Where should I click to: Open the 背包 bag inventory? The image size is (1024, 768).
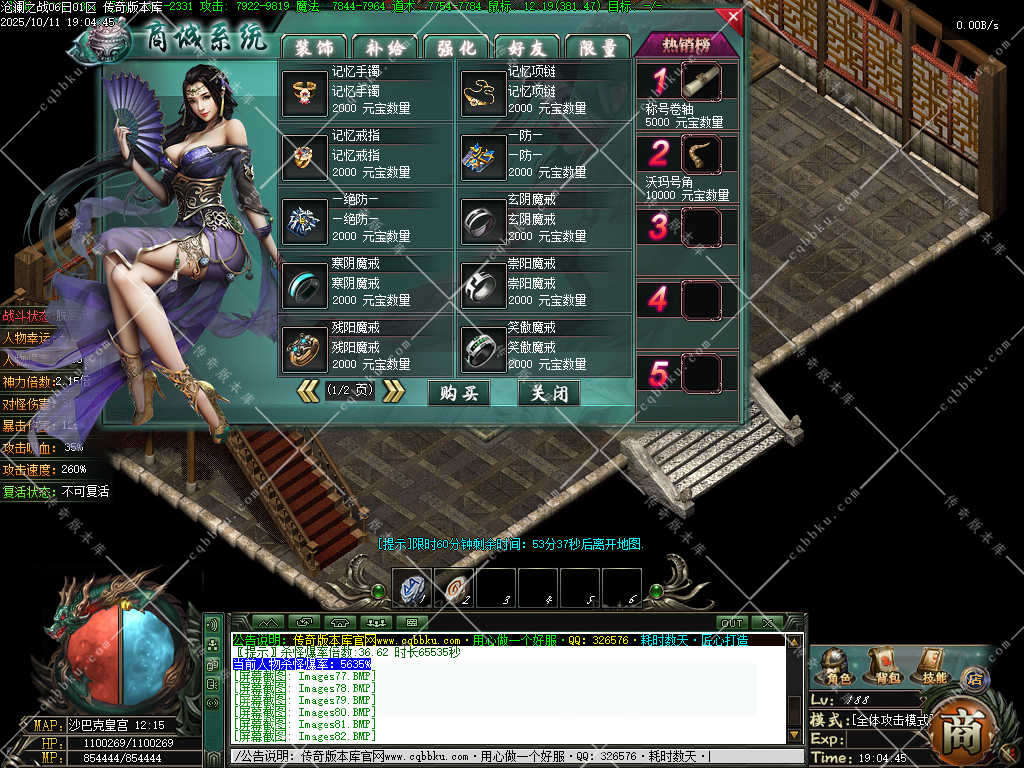click(884, 665)
